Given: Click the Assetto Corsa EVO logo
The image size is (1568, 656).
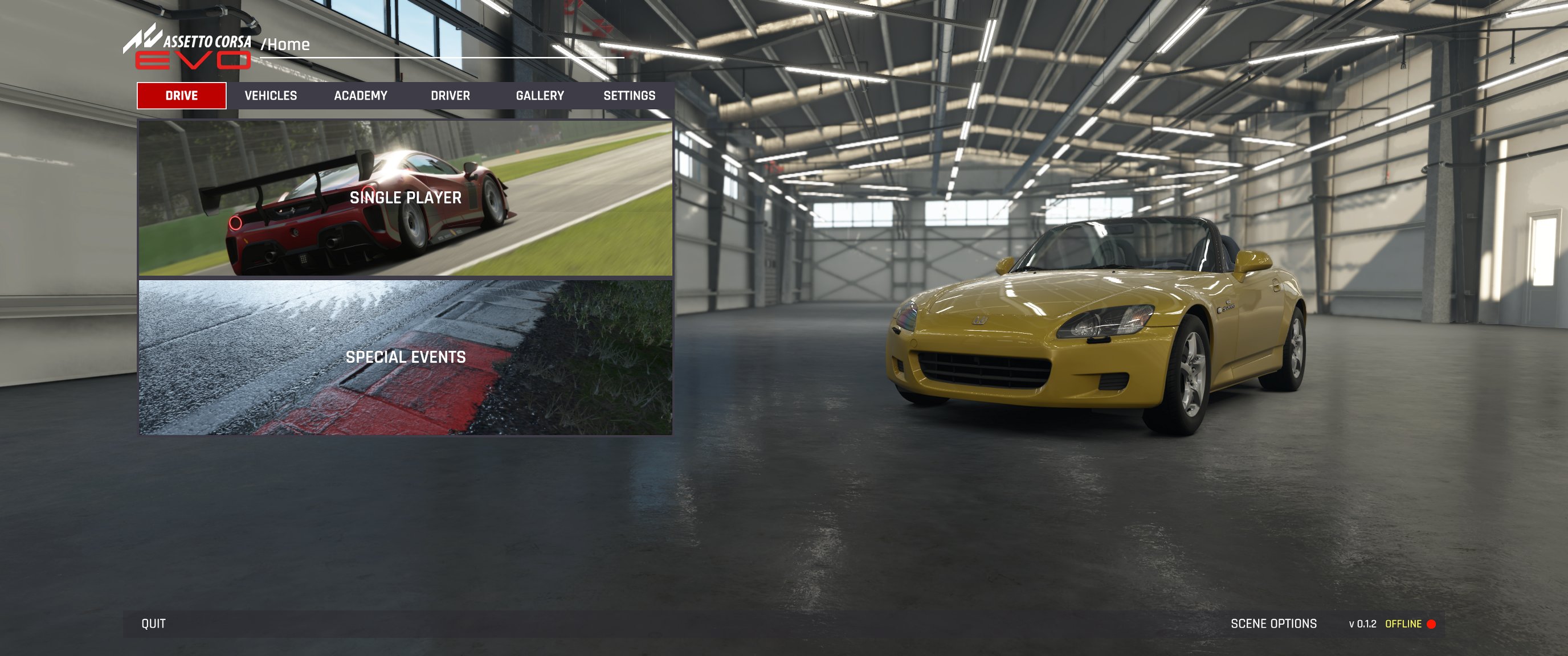Looking at the screenshot, I should coord(189,47).
